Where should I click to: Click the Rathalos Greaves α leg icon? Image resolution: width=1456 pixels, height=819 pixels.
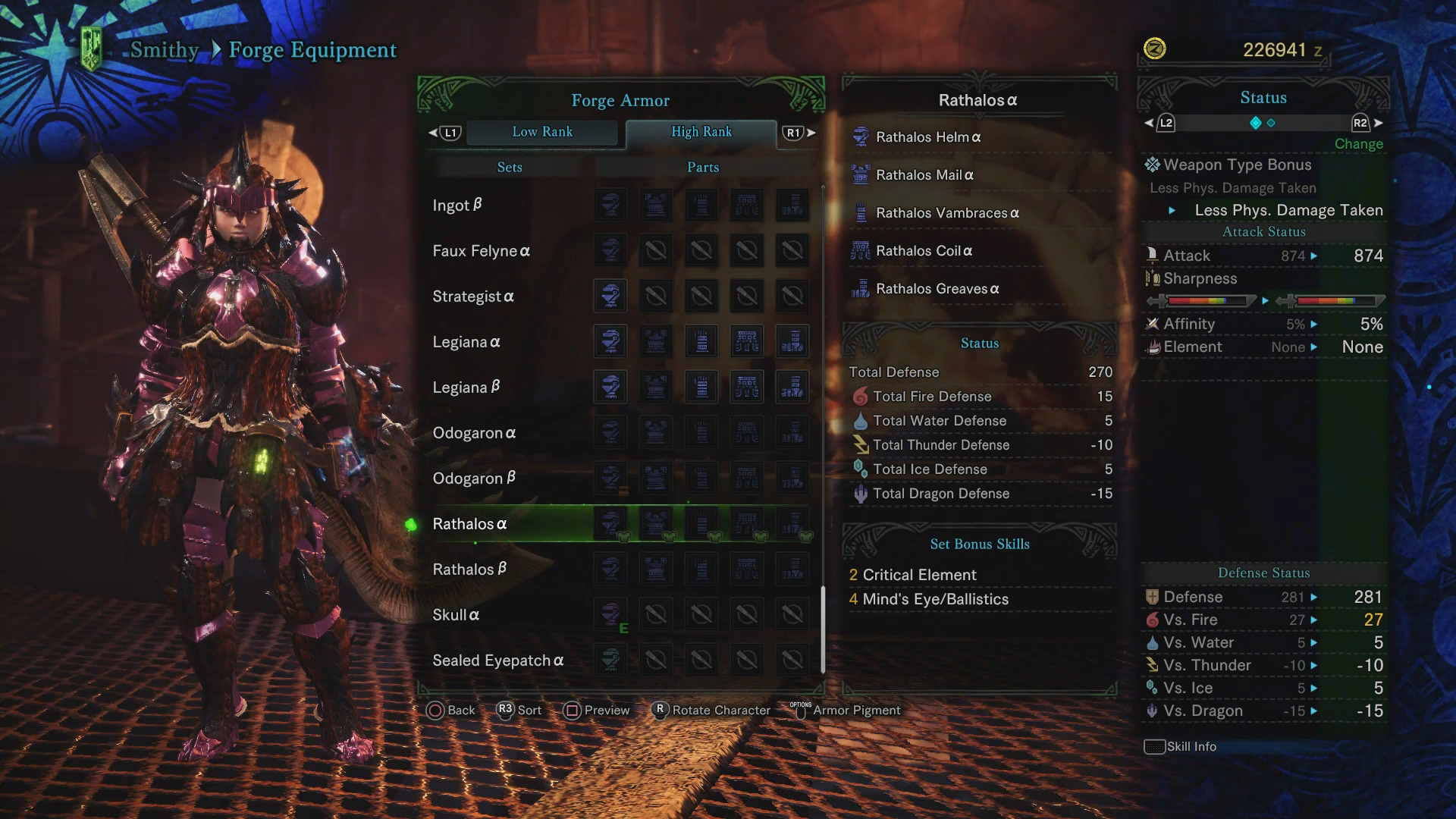point(861,289)
